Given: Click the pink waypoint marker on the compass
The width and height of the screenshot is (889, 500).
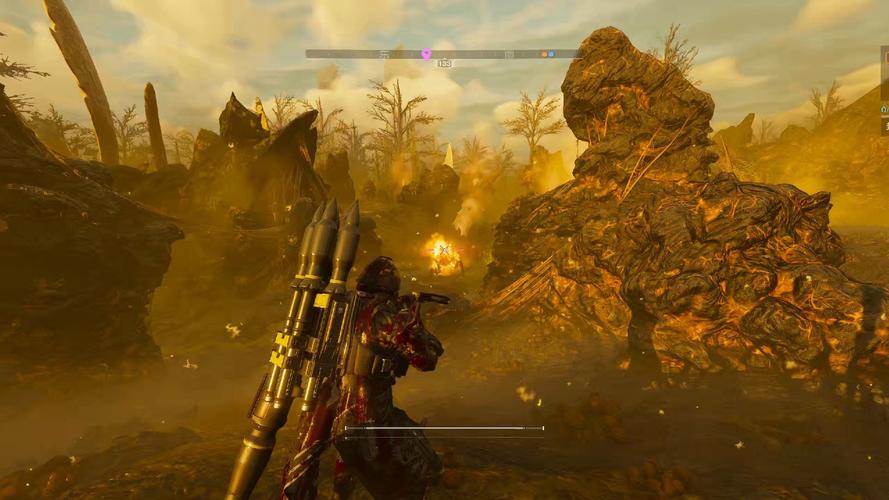Looking at the screenshot, I should coord(426,53).
